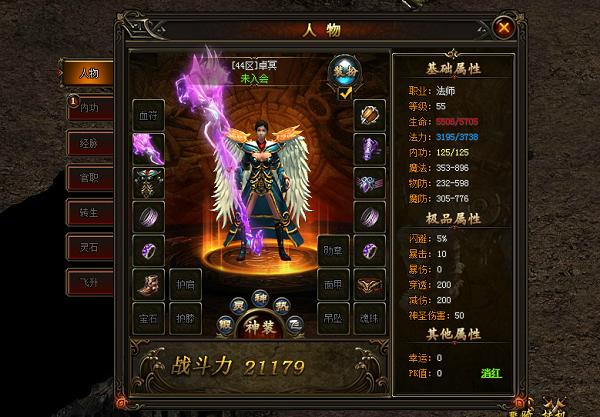The height and width of the screenshot is (417, 600).
Task: Toggle the checkbox under the 装扮 orb
Action: pos(344,92)
